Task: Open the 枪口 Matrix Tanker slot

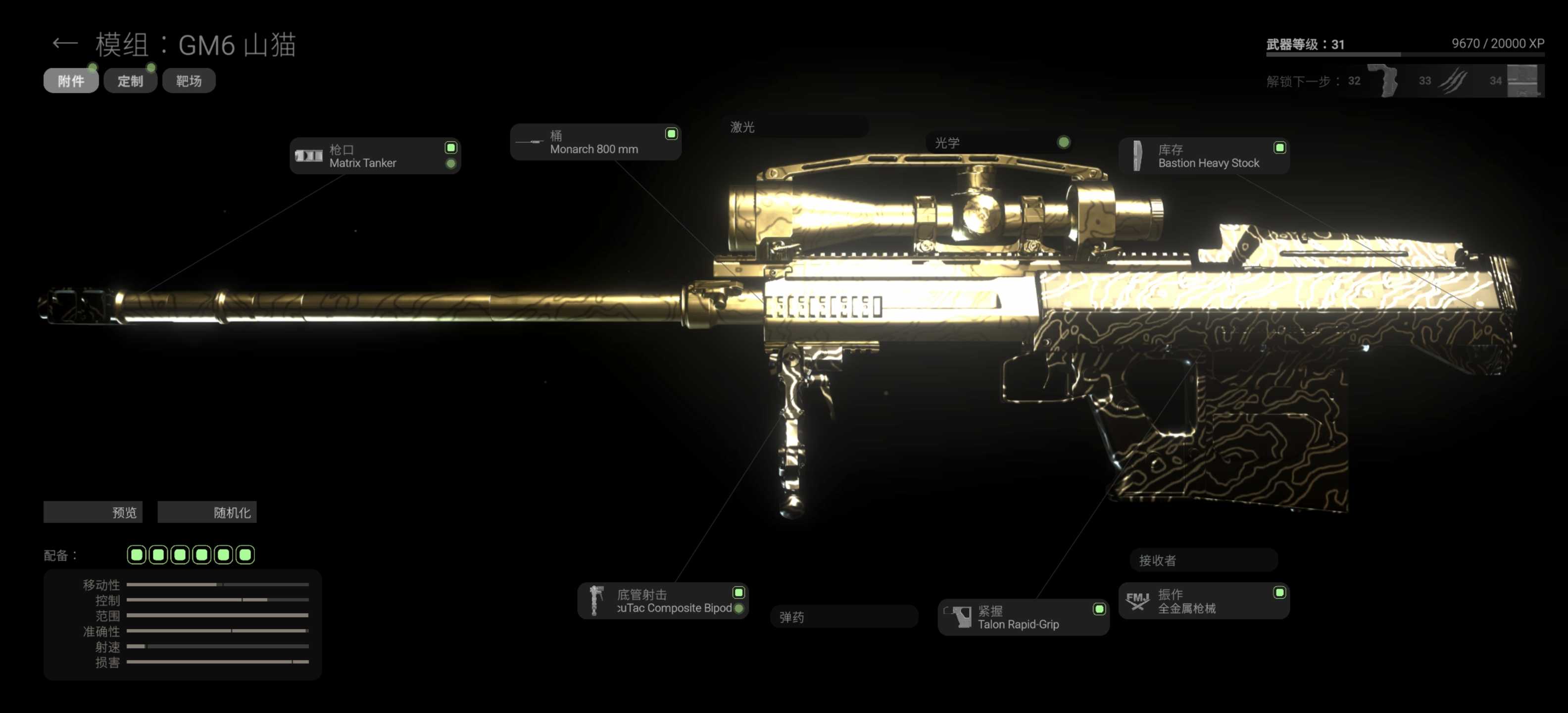Action: point(375,156)
